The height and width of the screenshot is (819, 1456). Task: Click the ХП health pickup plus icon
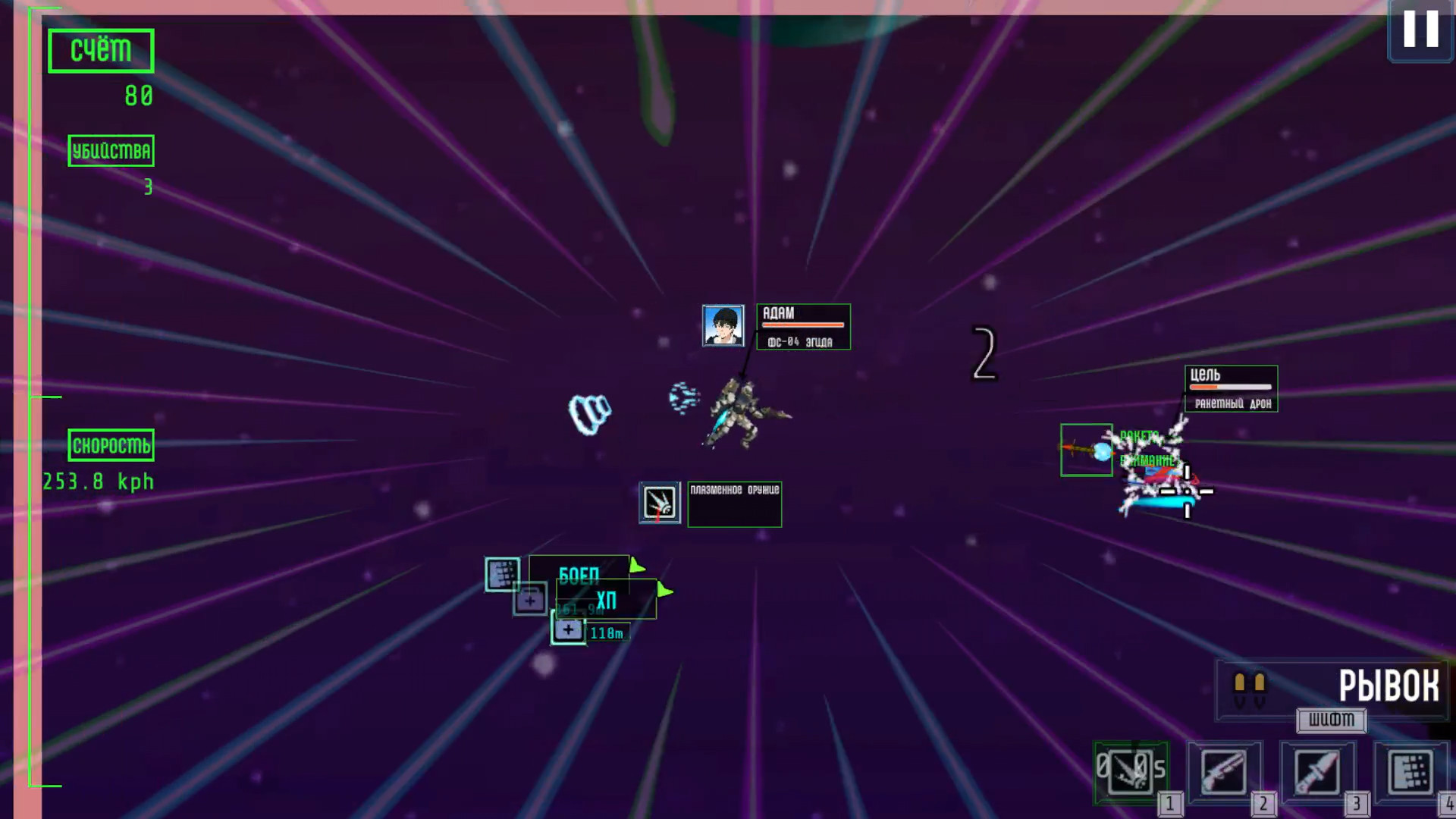coord(568,629)
